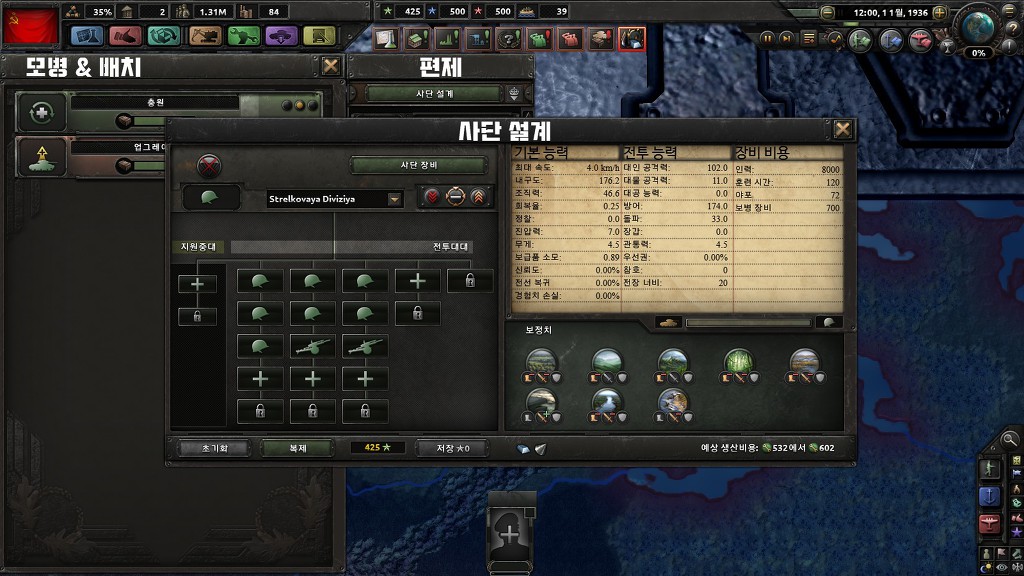Add a support company with the plus slot
The width and height of the screenshot is (1024, 576).
pyautogui.click(x=197, y=284)
